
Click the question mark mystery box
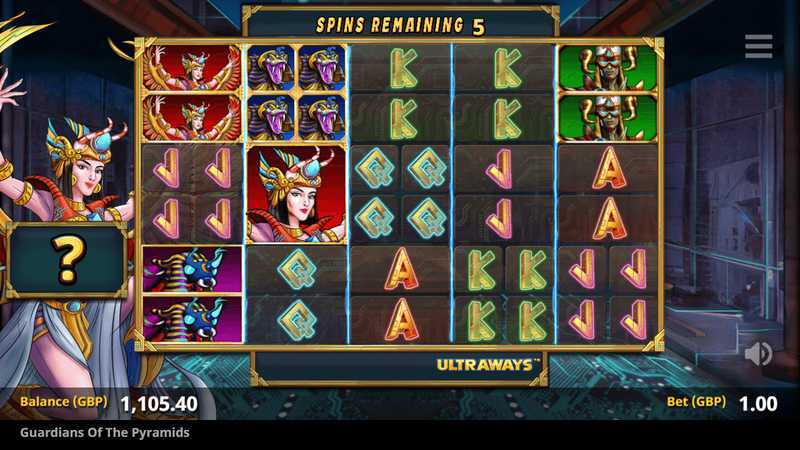[x=67, y=260]
